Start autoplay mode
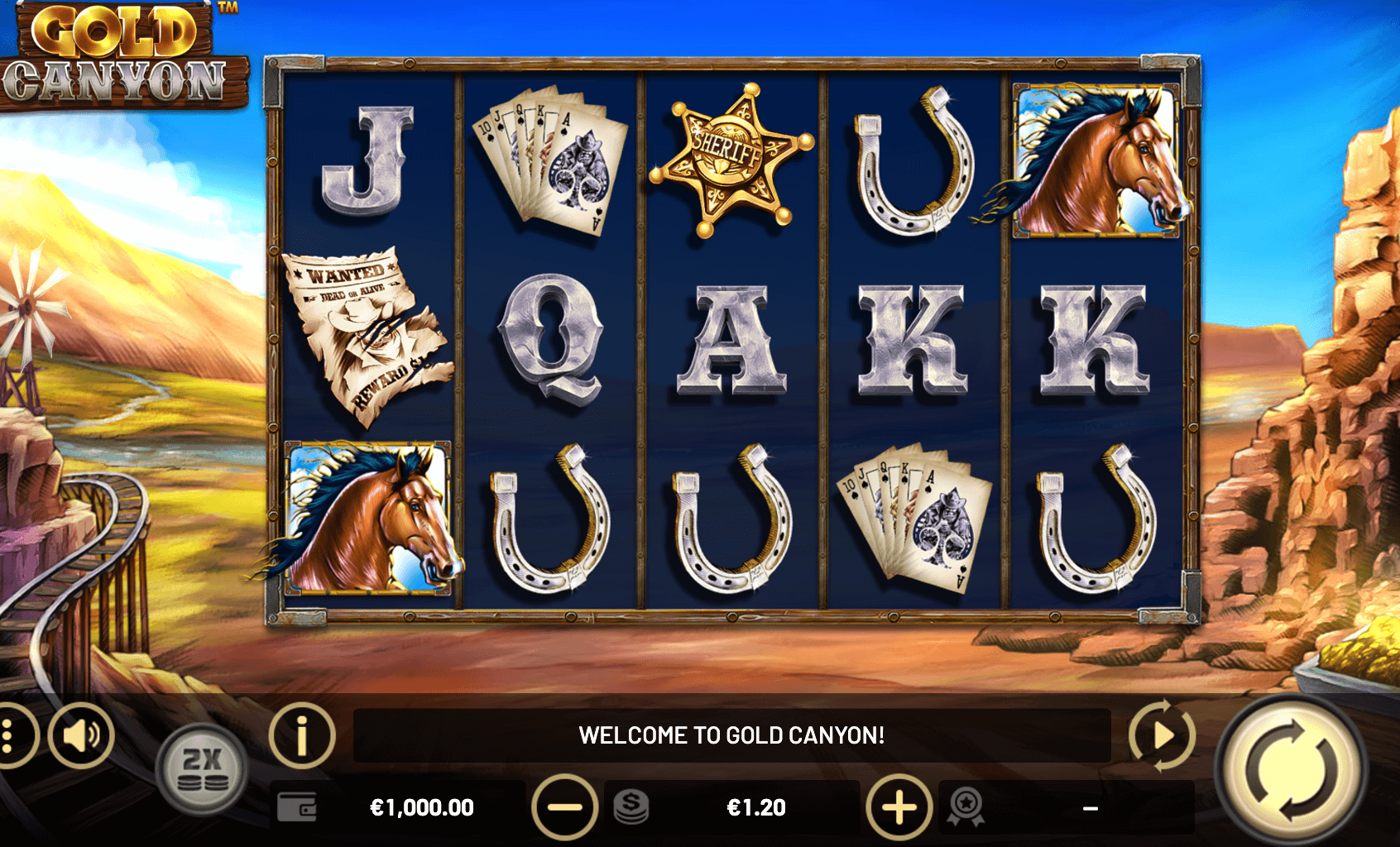Screen dimensions: 1400x847 pos(1162,735)
